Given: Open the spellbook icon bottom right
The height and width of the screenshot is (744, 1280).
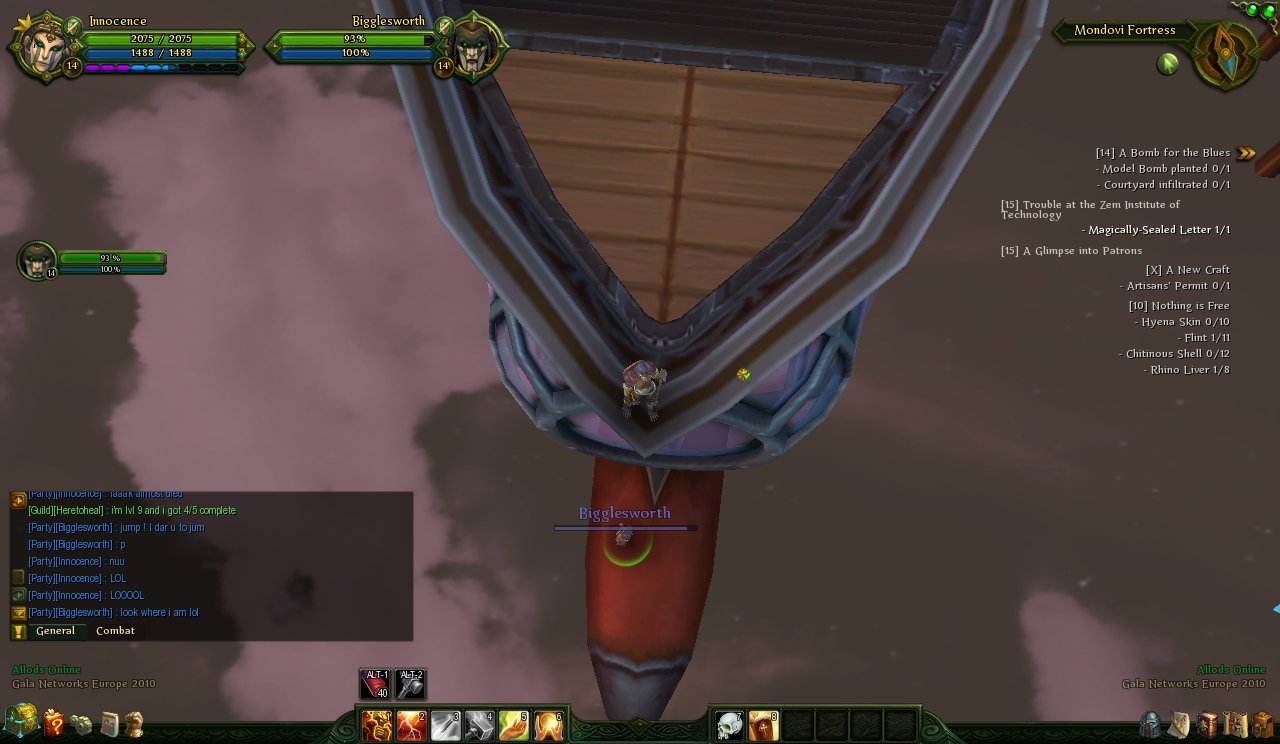Looking at the screenshot, I should pyautogui.click(x=1207, y=722).
